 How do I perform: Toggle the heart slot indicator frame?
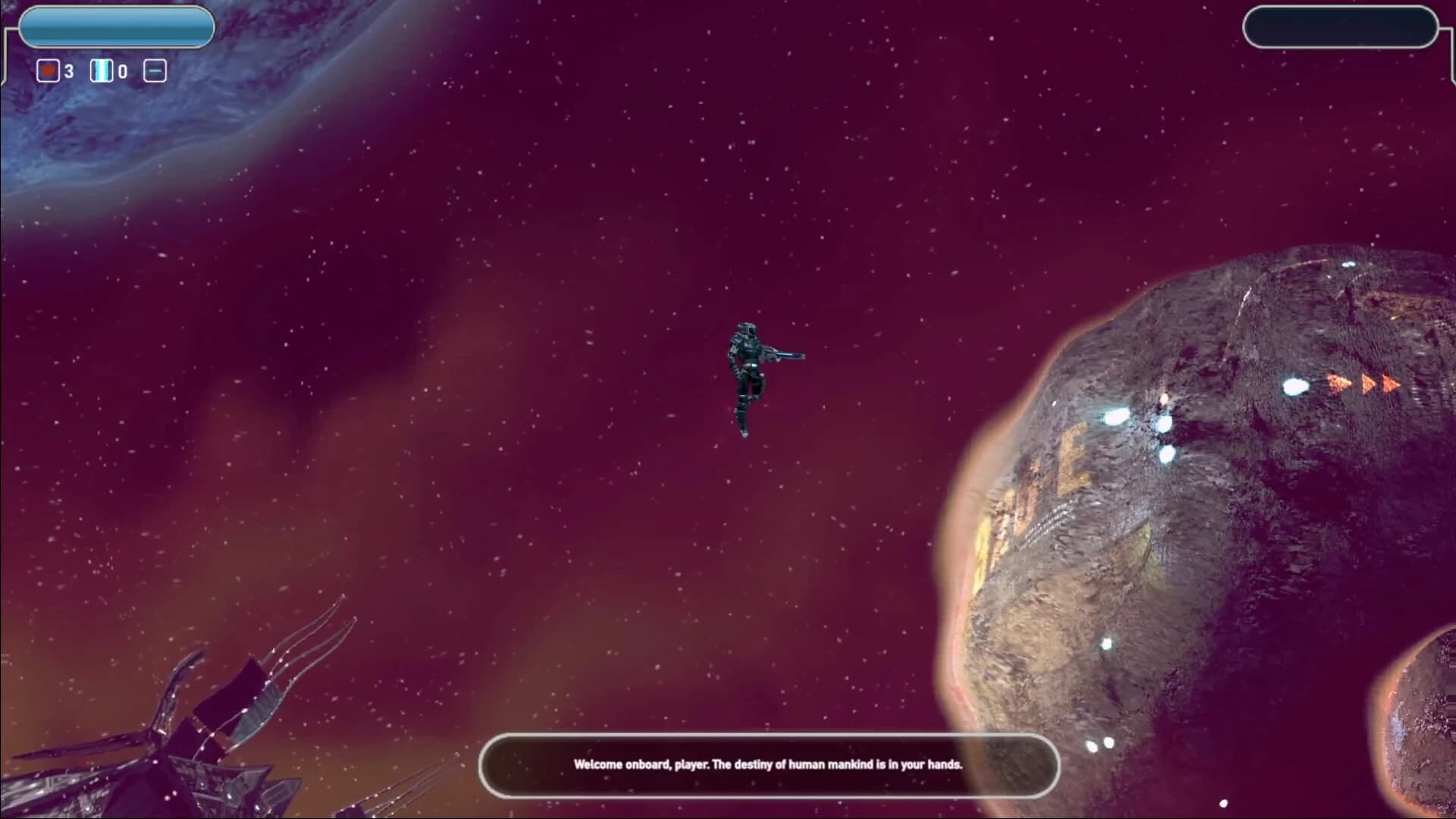(47, 71)
